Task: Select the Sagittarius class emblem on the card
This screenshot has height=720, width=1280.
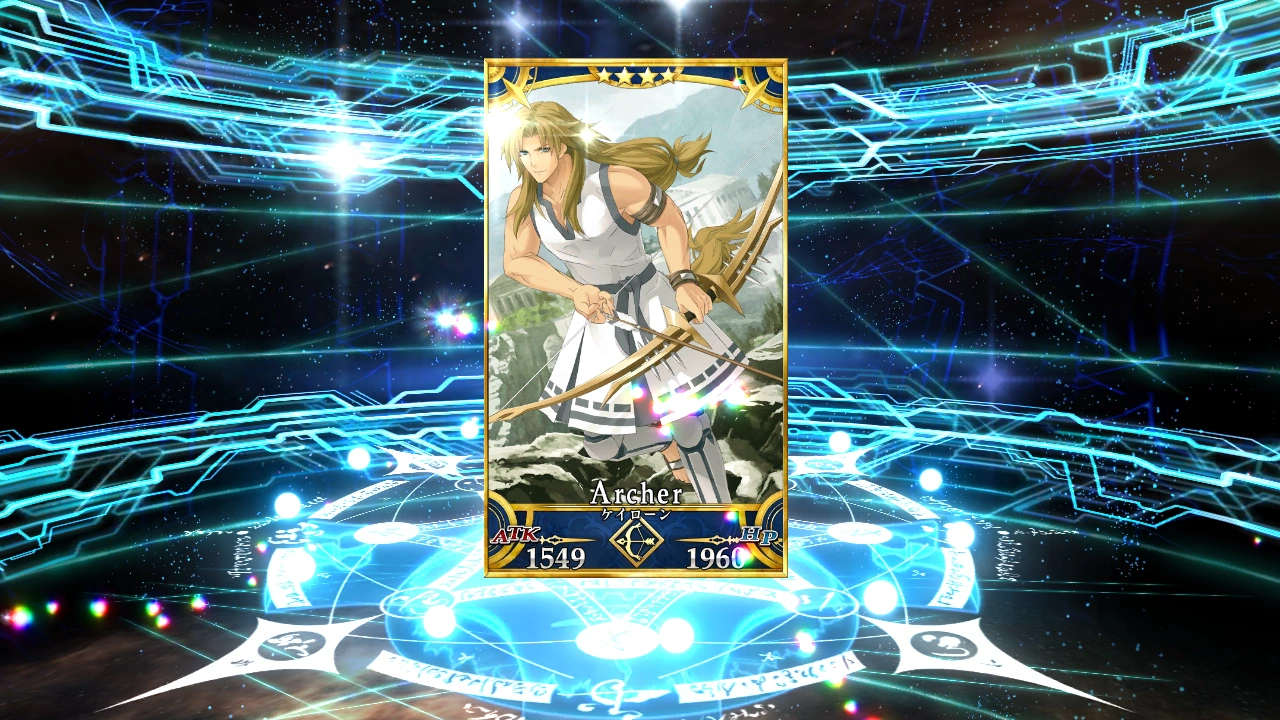Action: point(637,542)
